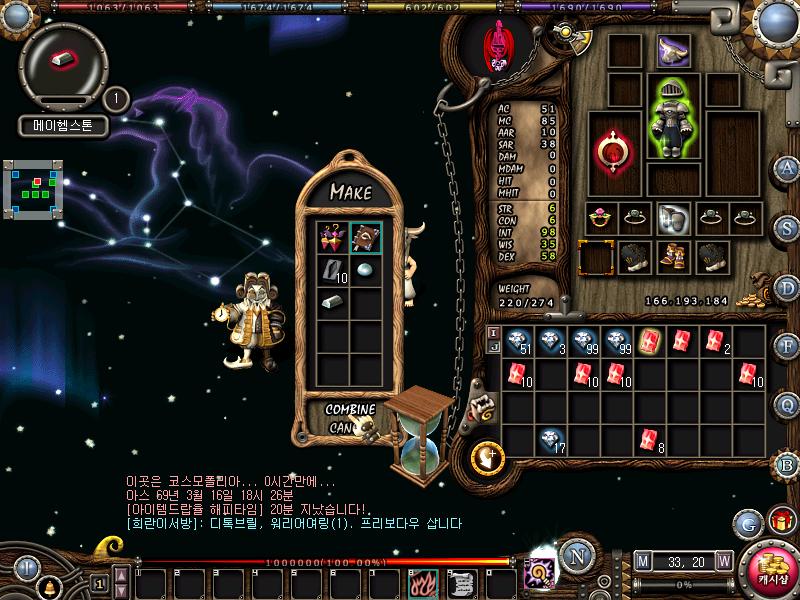This screenshot has width=800, height=600.
Task: Pick the diamond stack of 17
Action: (550, 438)
